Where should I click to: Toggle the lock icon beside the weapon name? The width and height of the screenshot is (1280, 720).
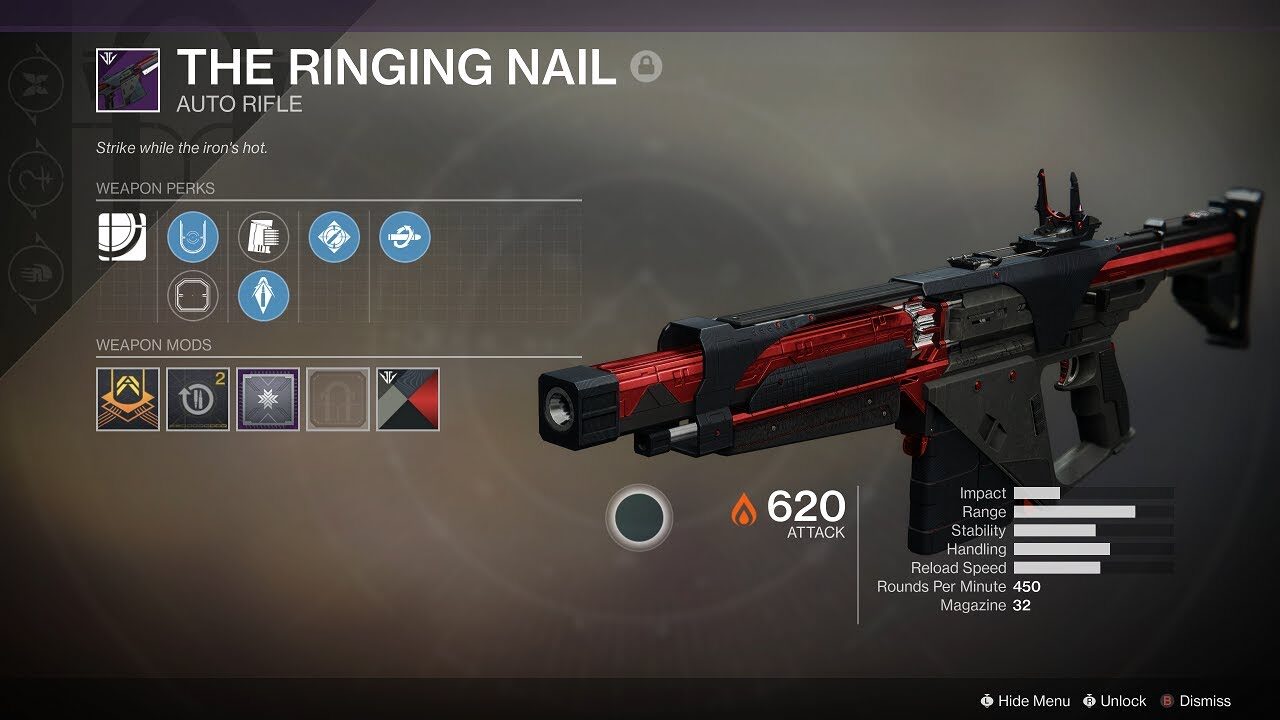[646, 67]
